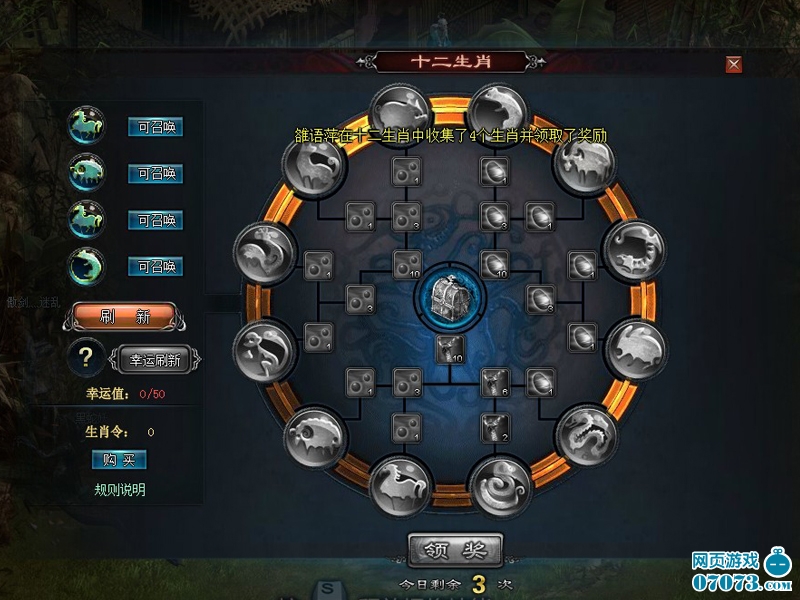Open the 规则说明 rules explanation
The width and height of the screenshot is (800, 600).
pos(119,490)
